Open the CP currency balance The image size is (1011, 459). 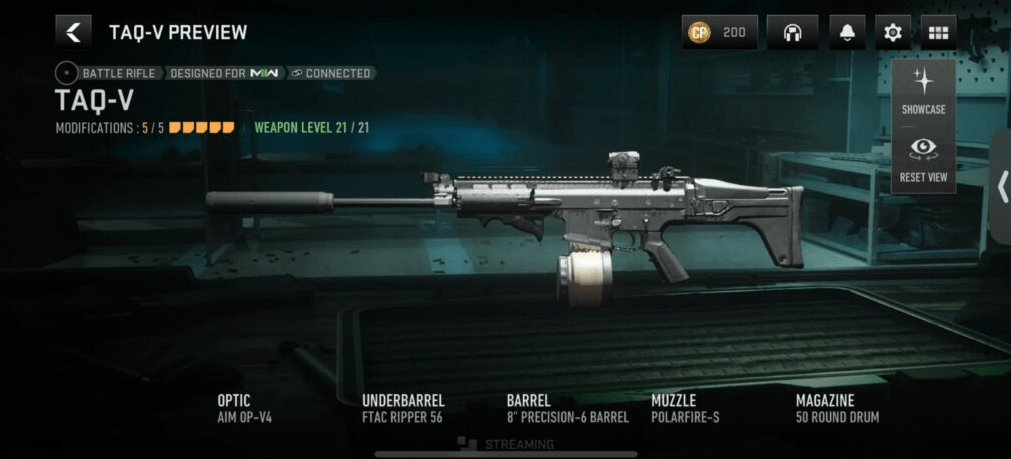tap(719, 32)
